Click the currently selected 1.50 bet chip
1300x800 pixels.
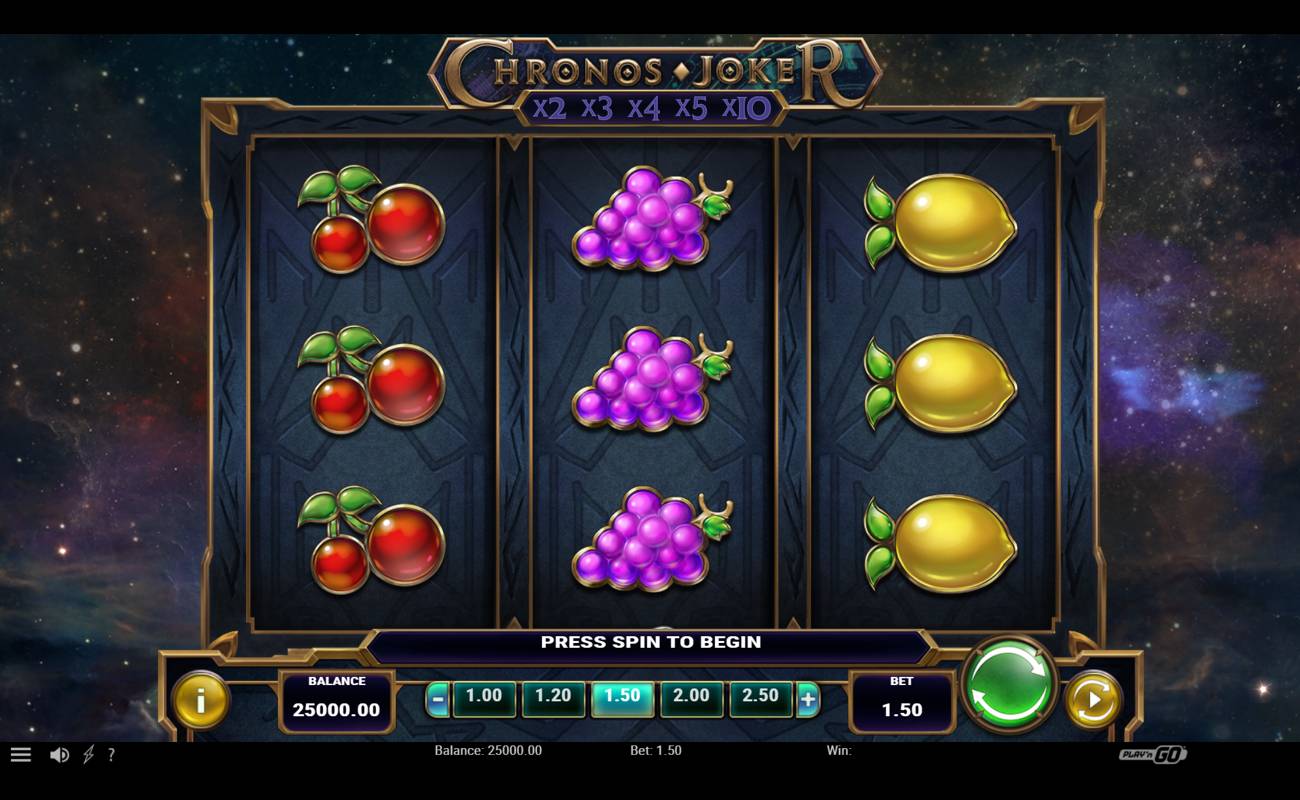point(623,696)
